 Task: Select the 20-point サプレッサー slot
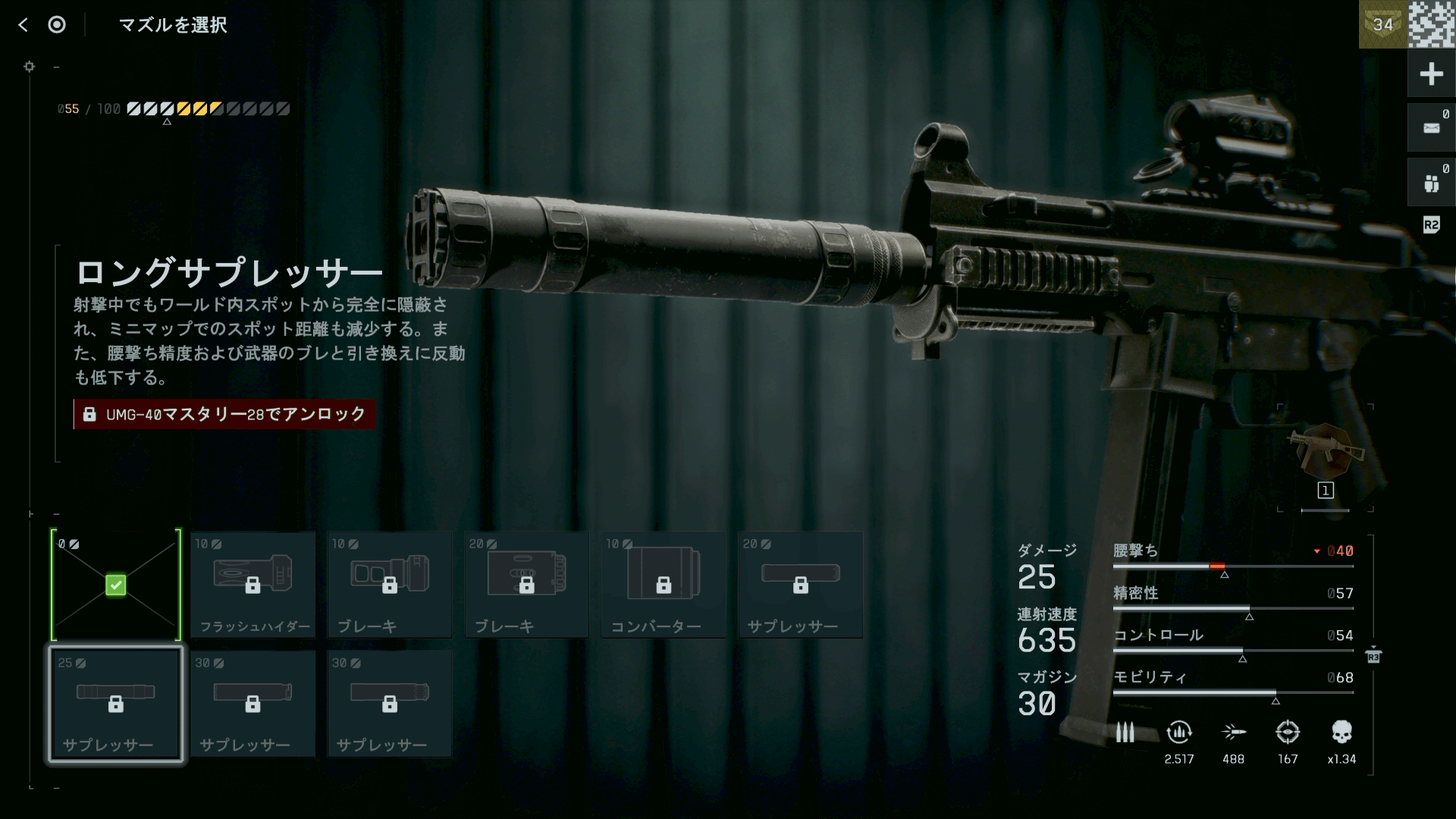point(801,585)
